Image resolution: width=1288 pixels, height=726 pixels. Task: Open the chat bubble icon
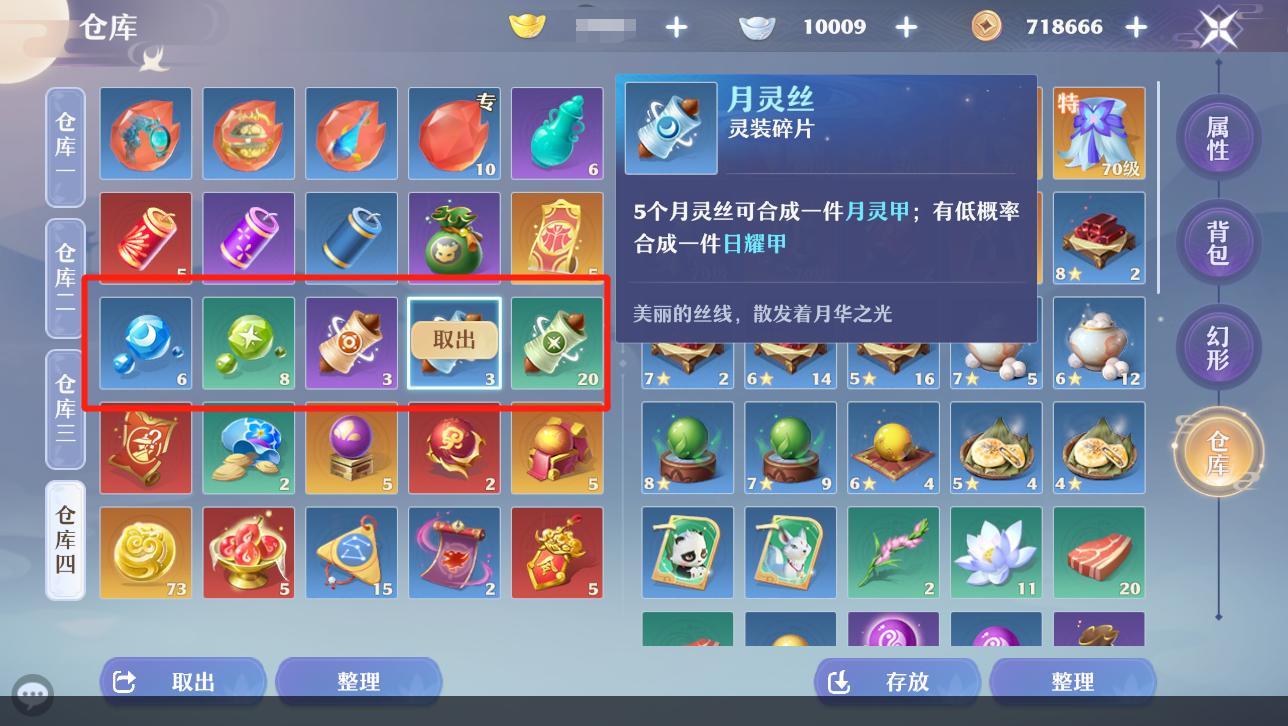pyautogui.click(x=33, y=694)
